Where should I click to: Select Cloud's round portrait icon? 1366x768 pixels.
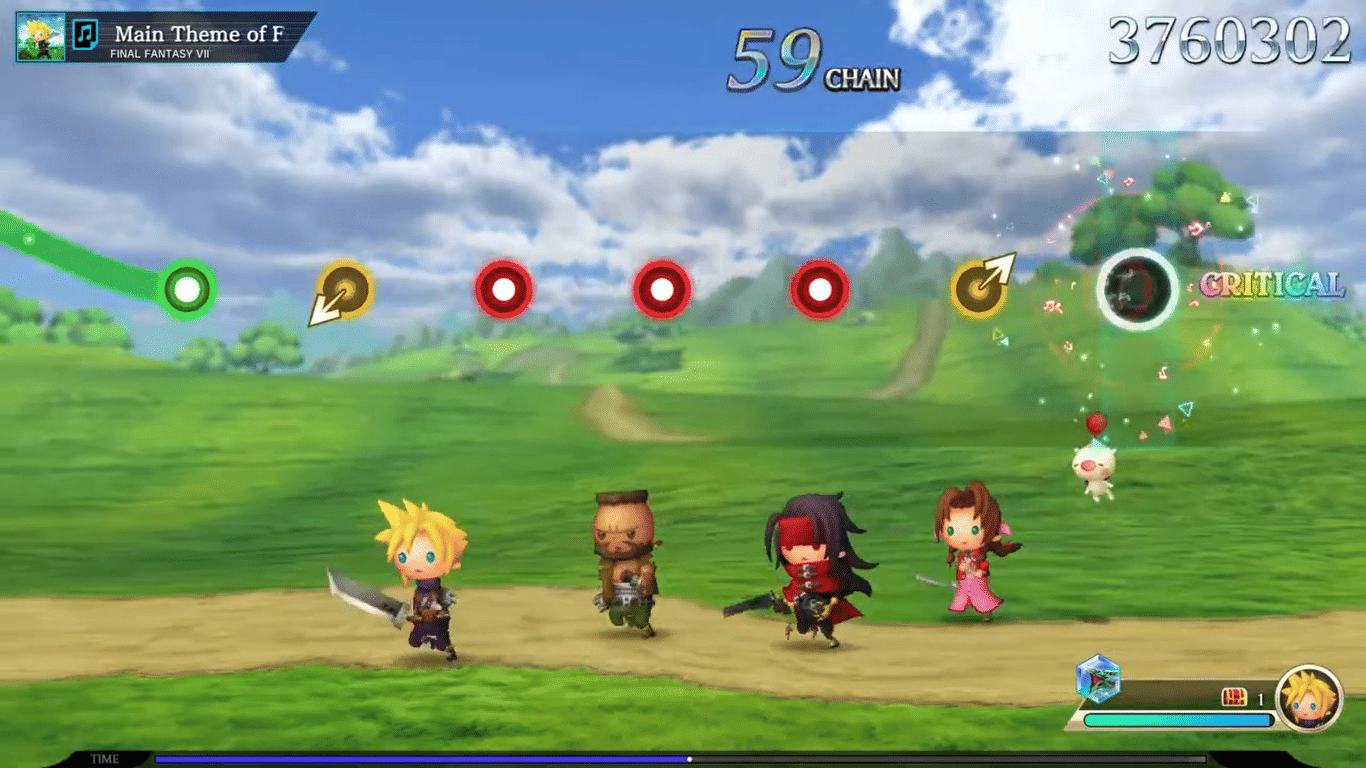click(1309, 697)
